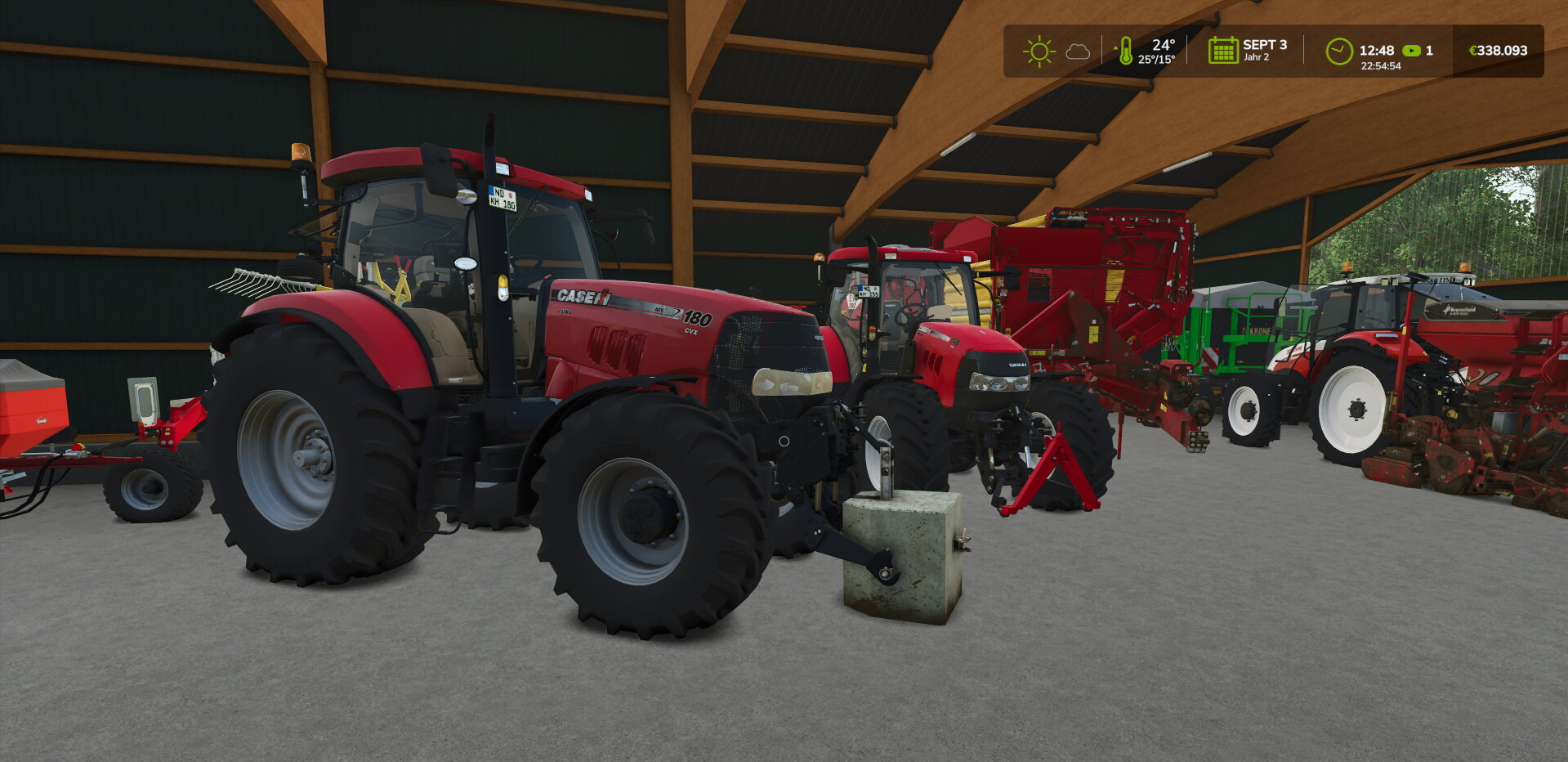This screenshot has width=1568, height=762.
Task: Click the green time-scale play icon
Action: point(1413,50)
